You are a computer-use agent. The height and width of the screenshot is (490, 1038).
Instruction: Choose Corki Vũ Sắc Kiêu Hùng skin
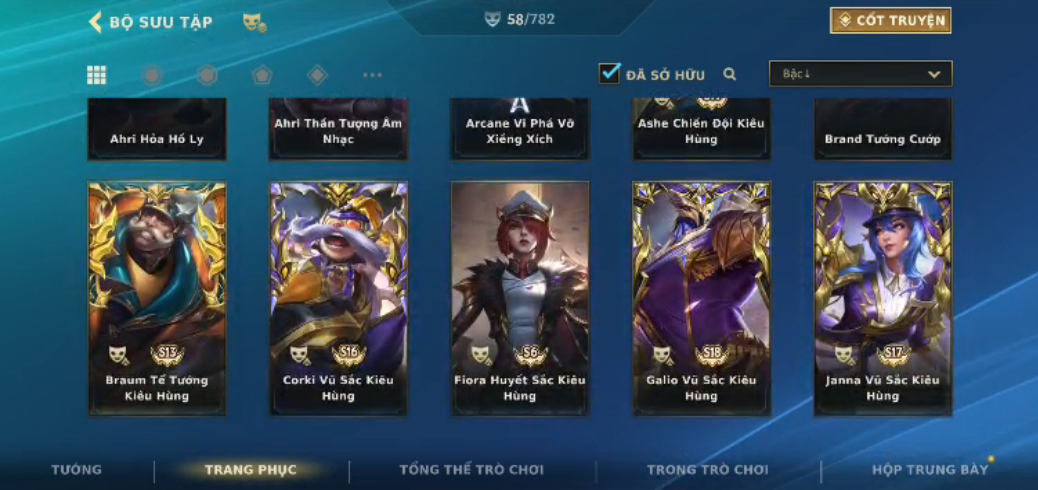click(x=338, y=297)
